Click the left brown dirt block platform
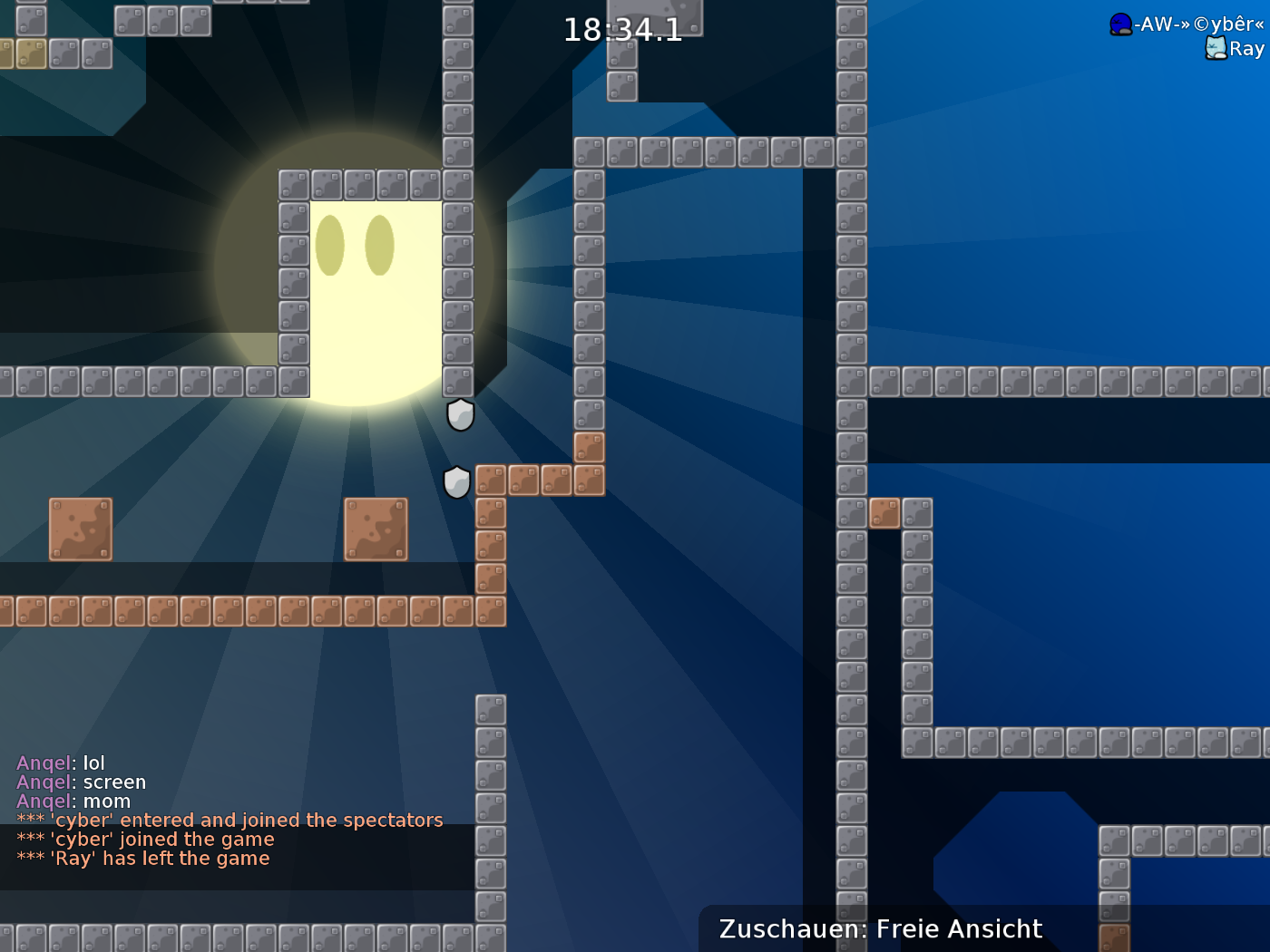This screenshot has height=952, width=1270. point(80,529)
